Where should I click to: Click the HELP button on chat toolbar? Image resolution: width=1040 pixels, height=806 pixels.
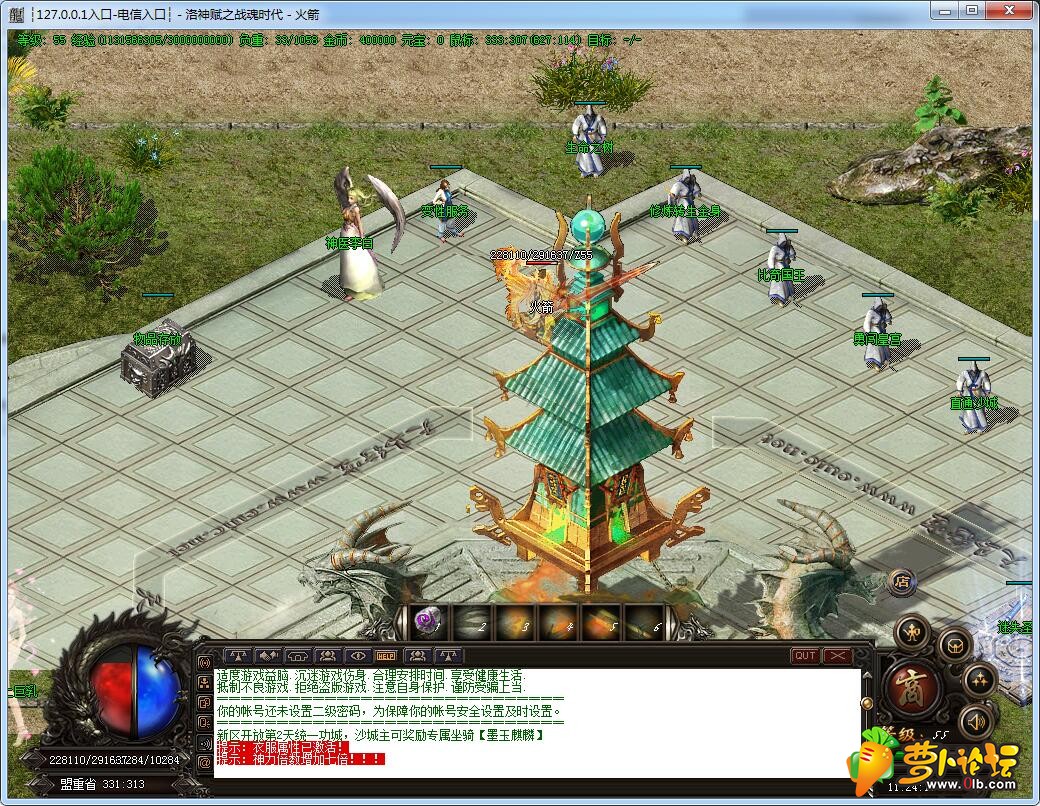(x=386, y=656)
